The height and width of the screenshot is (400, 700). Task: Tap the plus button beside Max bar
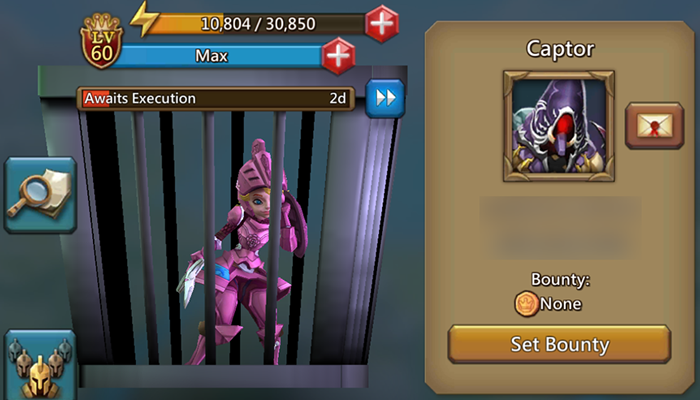tap(339, 56)
